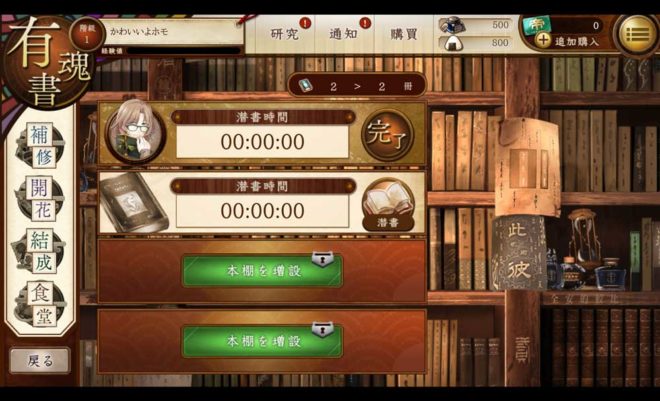
Task: Open the 結成 formation menu entry
Action: coord(40,249)
